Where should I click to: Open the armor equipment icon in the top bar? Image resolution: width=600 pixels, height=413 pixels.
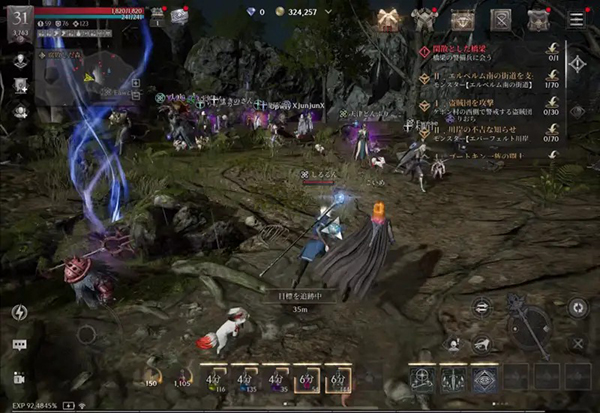coord(424,18)
